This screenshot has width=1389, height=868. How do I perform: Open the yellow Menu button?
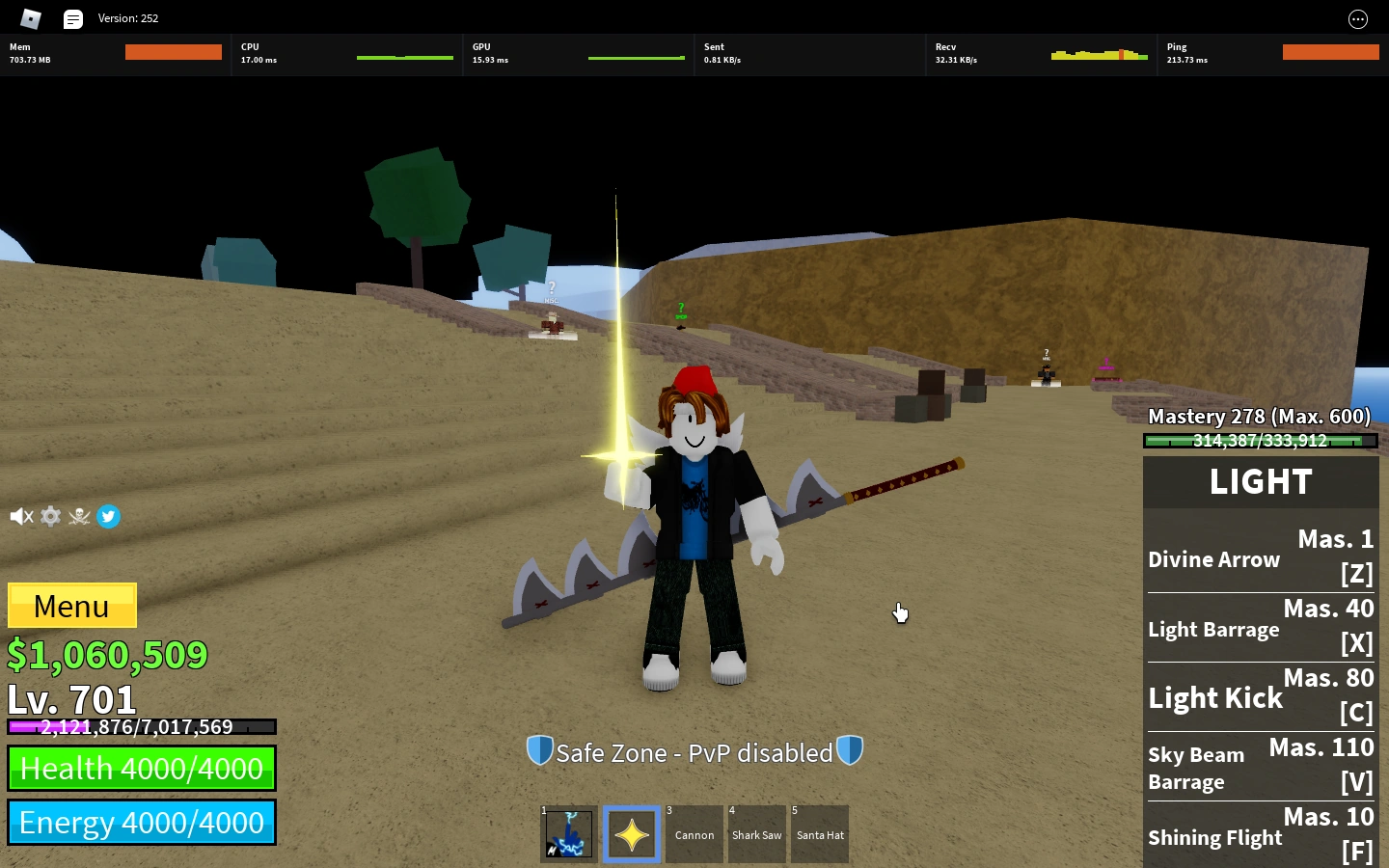71,606
